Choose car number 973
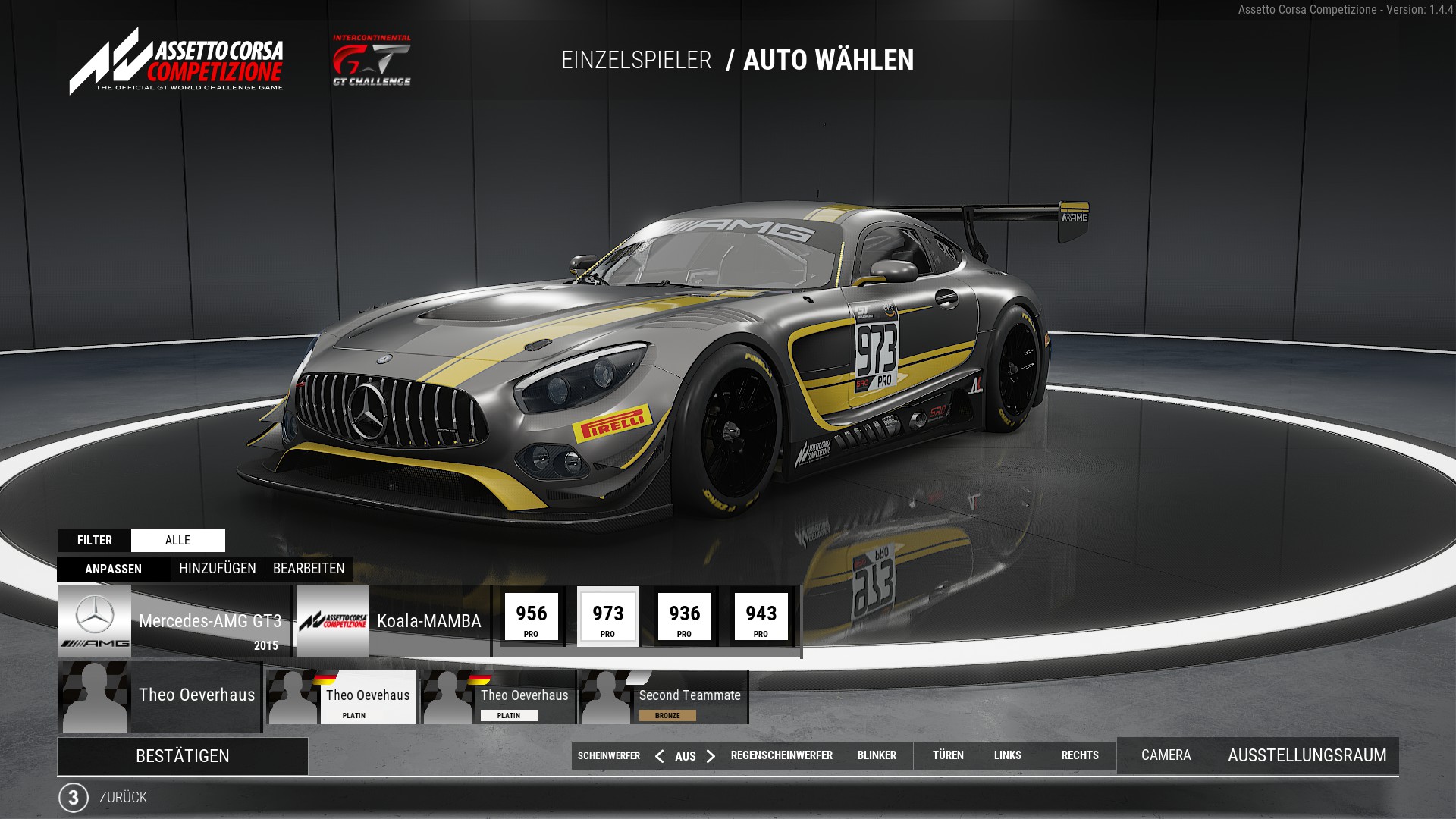 pos(608,617)
